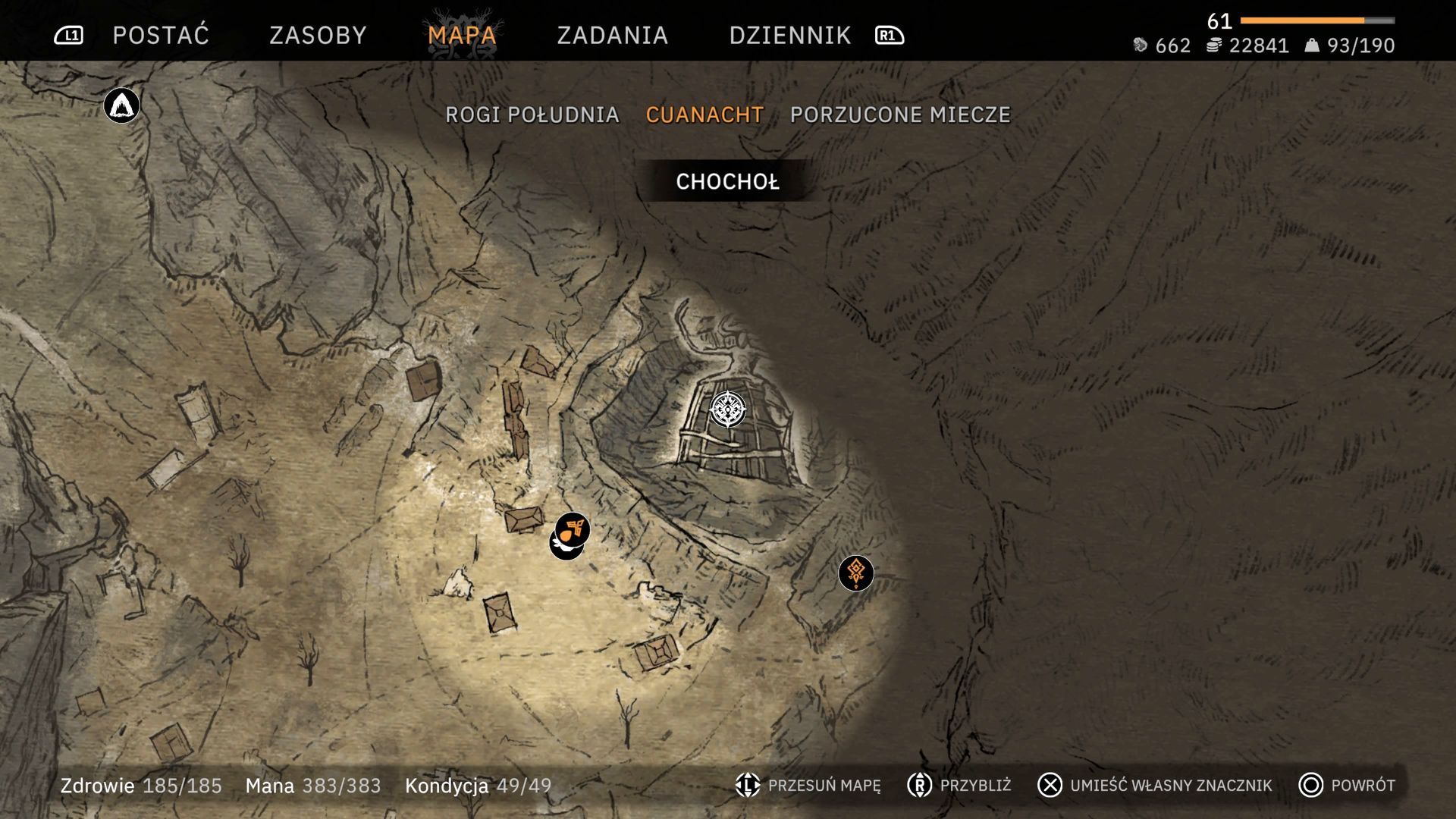Switch to the Postać tab
Image resolution: width=1456 pixels, height=819 pixels.
(161, 35)
